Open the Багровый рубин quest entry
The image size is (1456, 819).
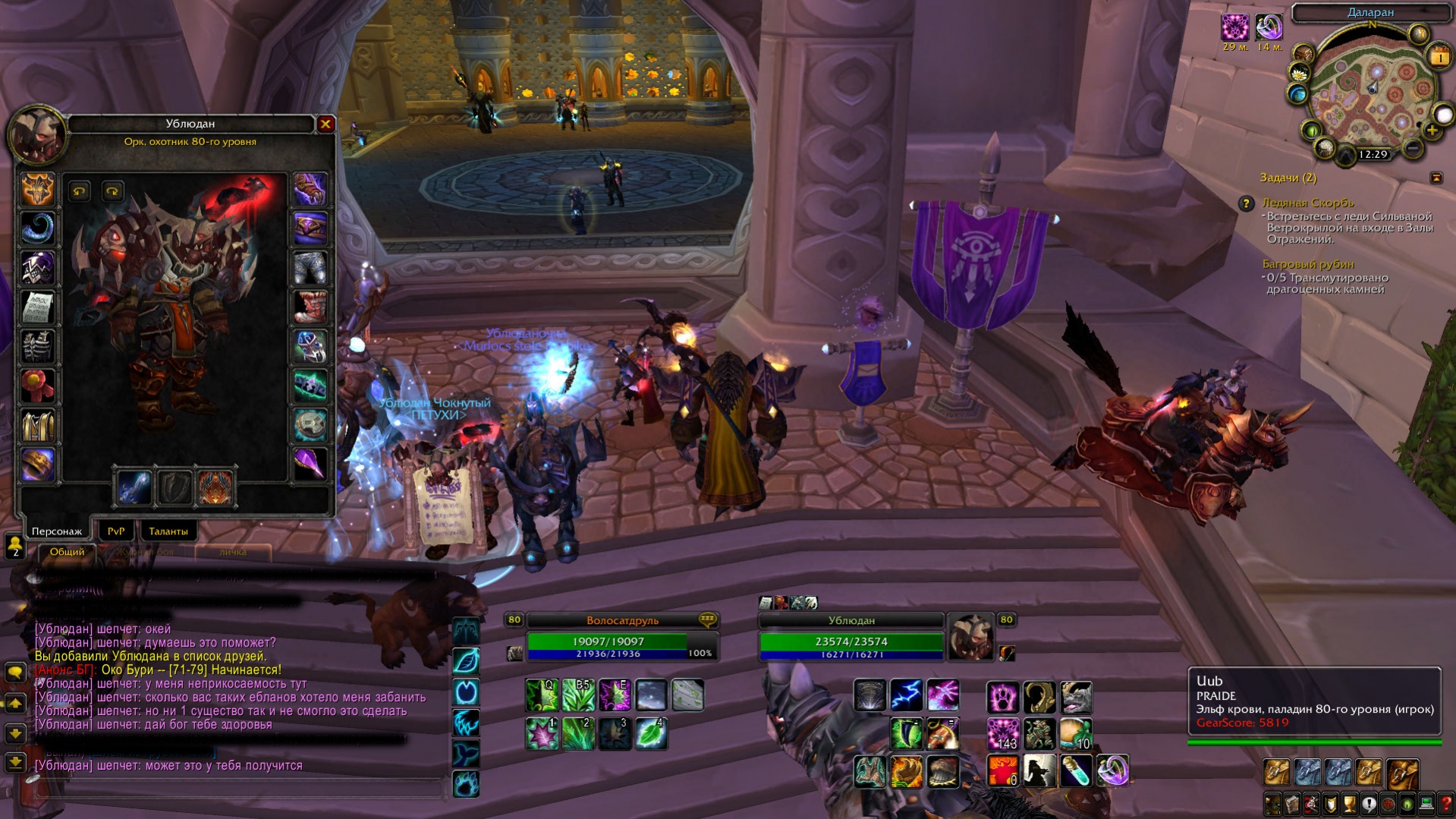pyautogui.click(x=1308, y=264)
